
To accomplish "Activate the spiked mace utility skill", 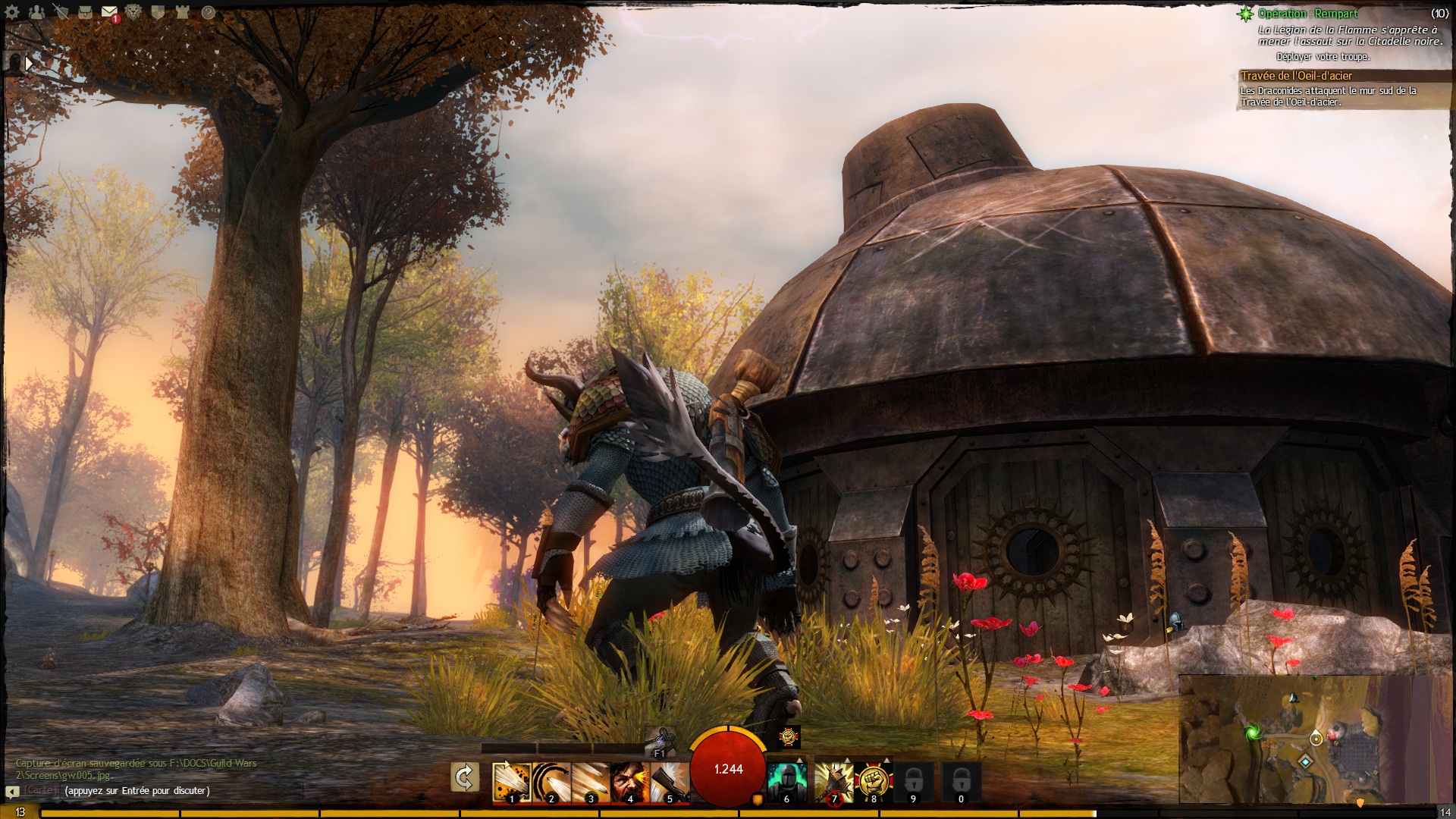I will click(x=833, y=782).
